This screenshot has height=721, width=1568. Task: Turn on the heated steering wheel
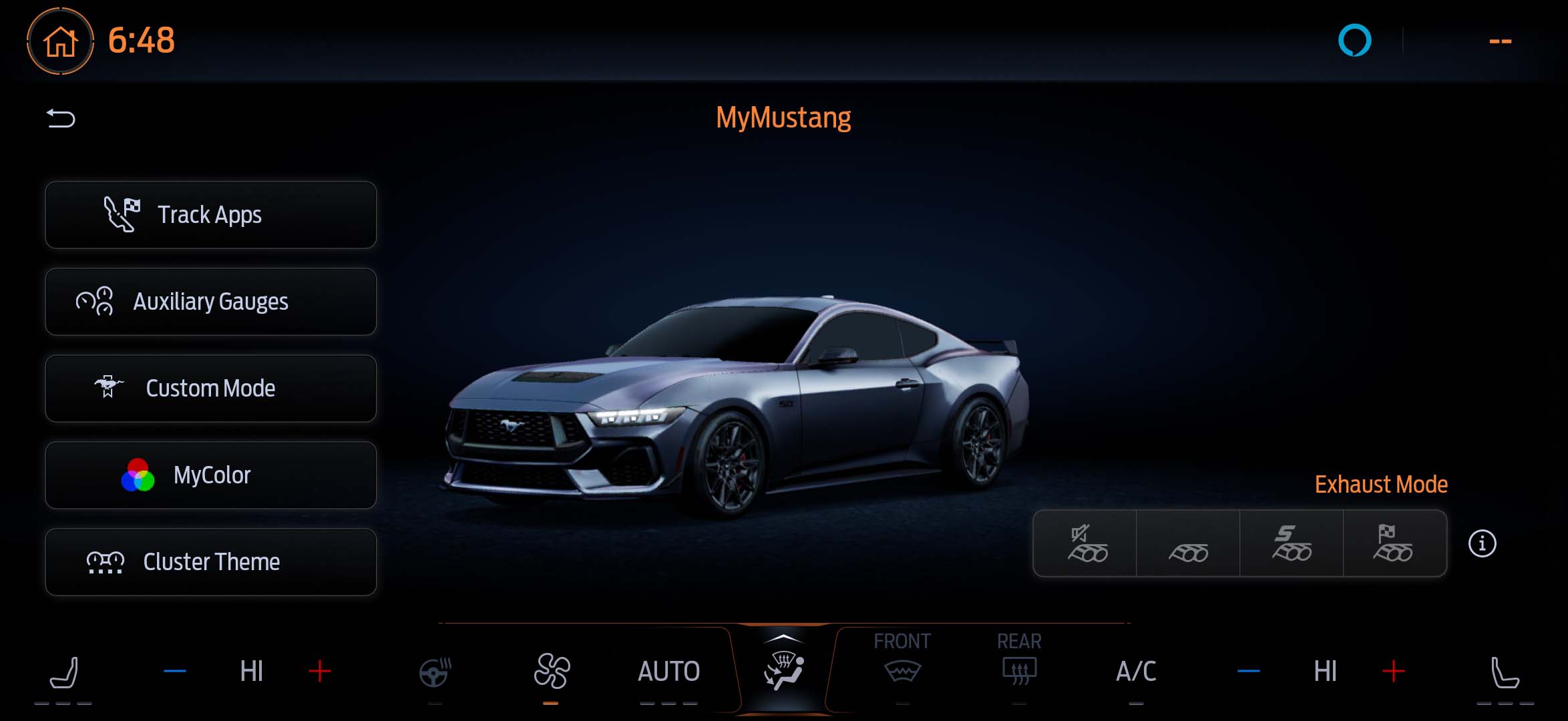click(x=435, y=672)
